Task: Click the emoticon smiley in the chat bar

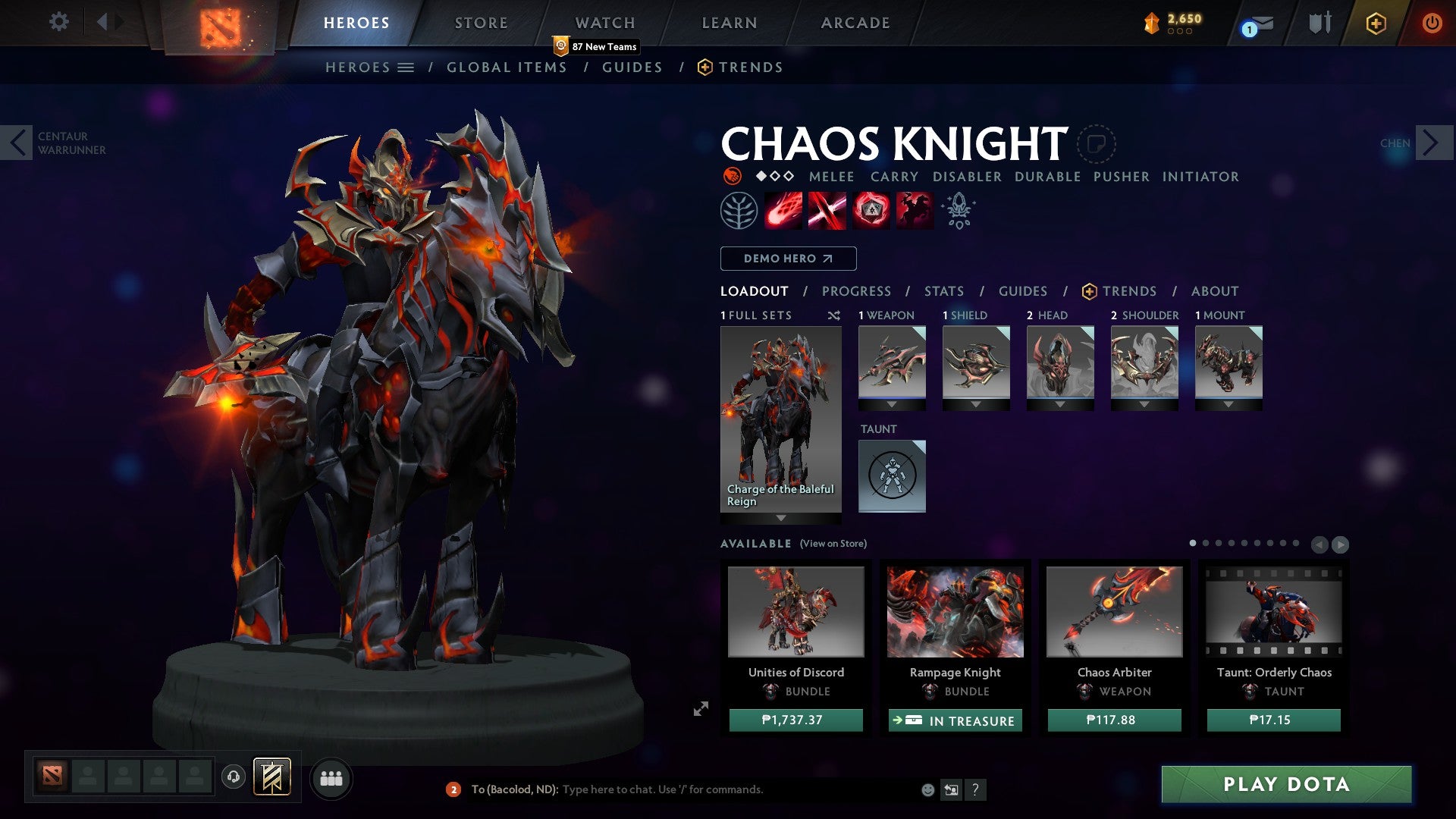Action: pos(927,789)
